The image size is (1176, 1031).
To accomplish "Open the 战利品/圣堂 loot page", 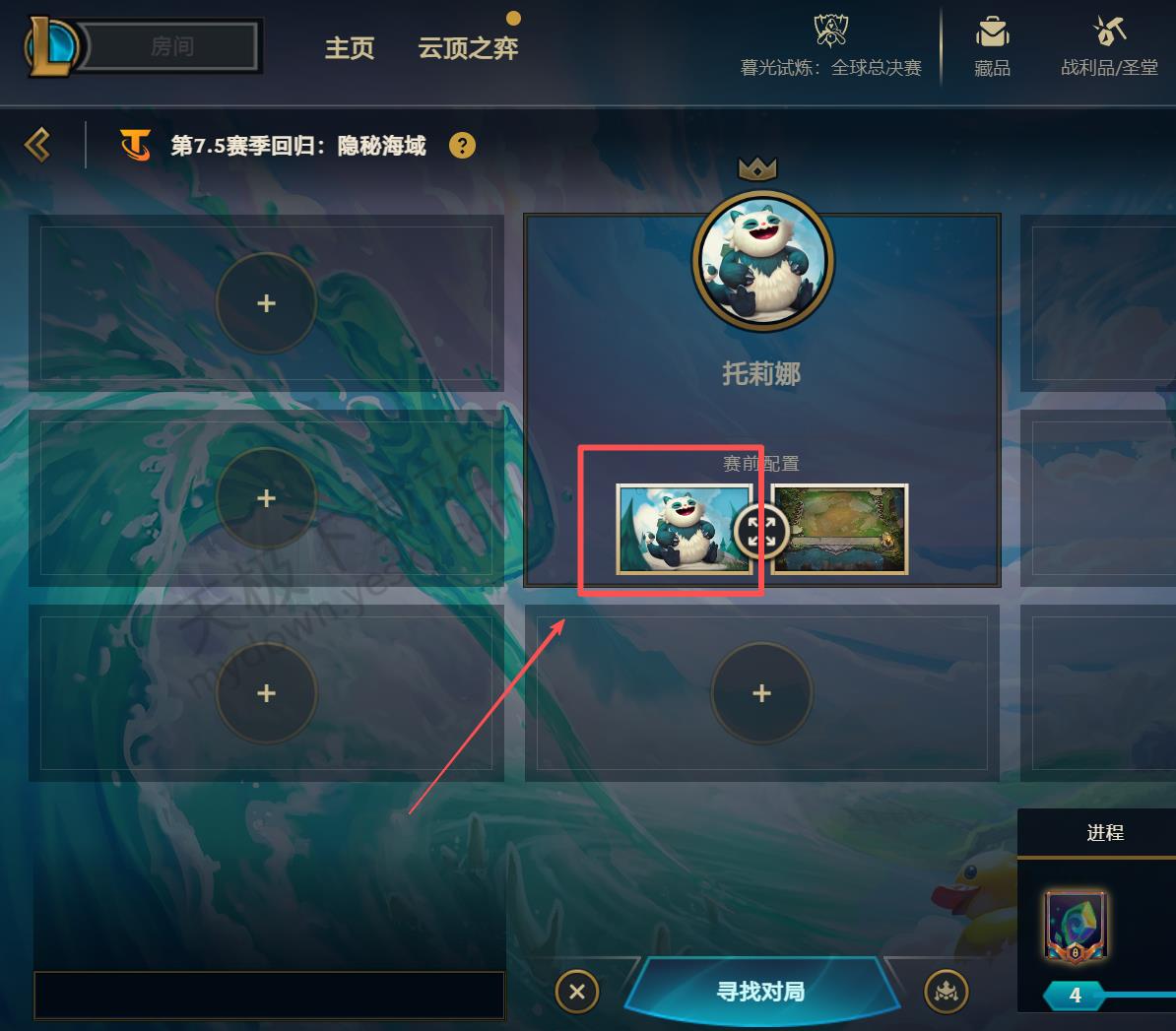I will [x=1109, y=47].
